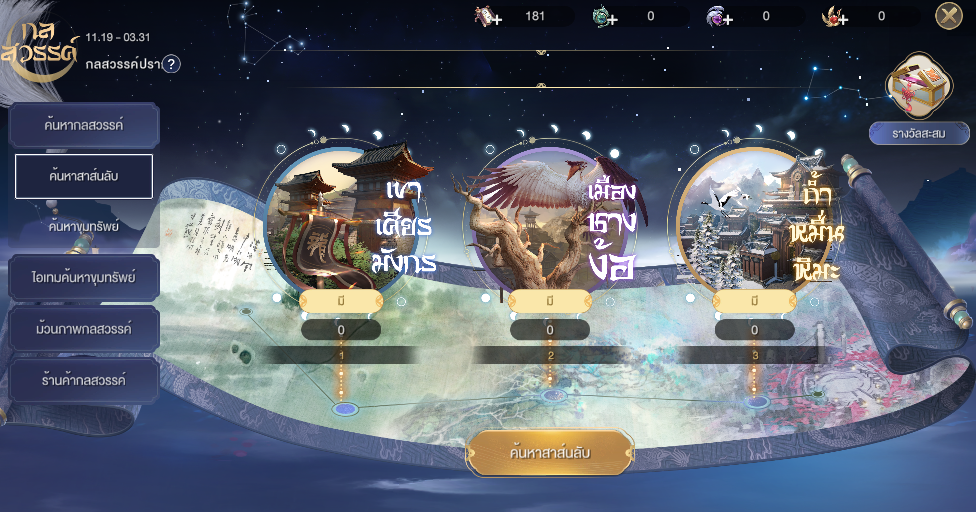976x512 pixels.
Task: Select the เขาเศียรมังกร temple location
Action: point(340,220)
